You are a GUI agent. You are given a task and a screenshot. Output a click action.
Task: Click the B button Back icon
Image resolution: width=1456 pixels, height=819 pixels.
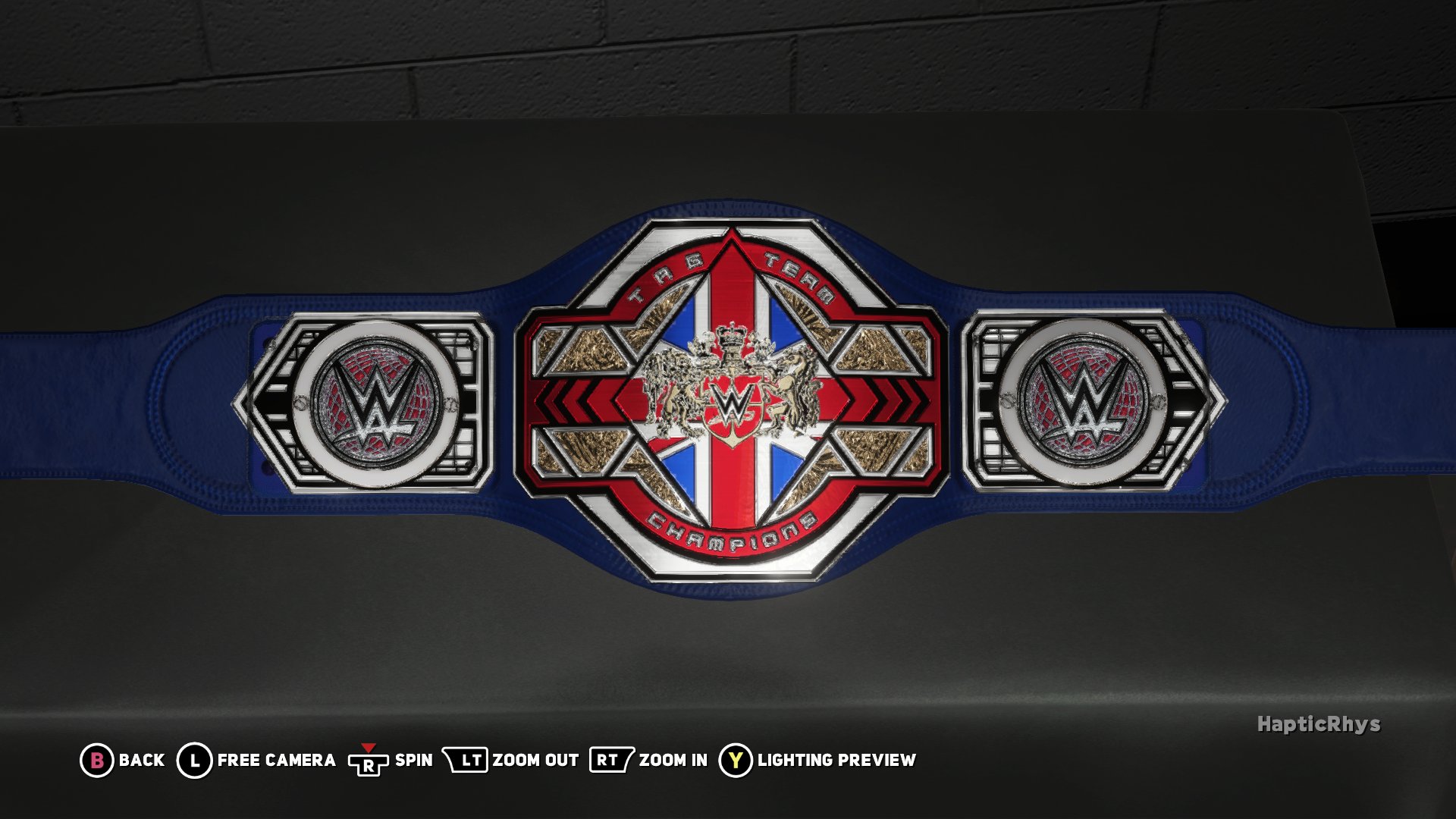pyautogui.click(x=96, y=758)
